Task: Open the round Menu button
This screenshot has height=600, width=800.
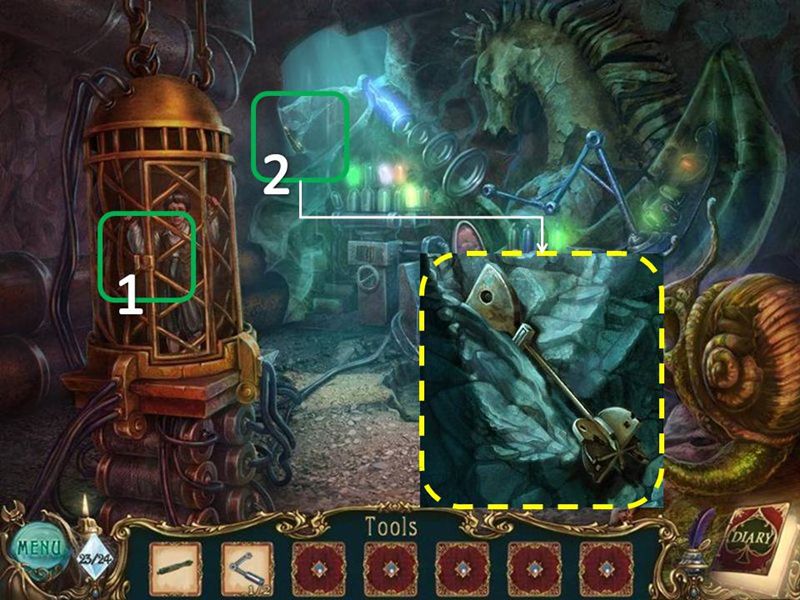Action: (x=37, y=548)
